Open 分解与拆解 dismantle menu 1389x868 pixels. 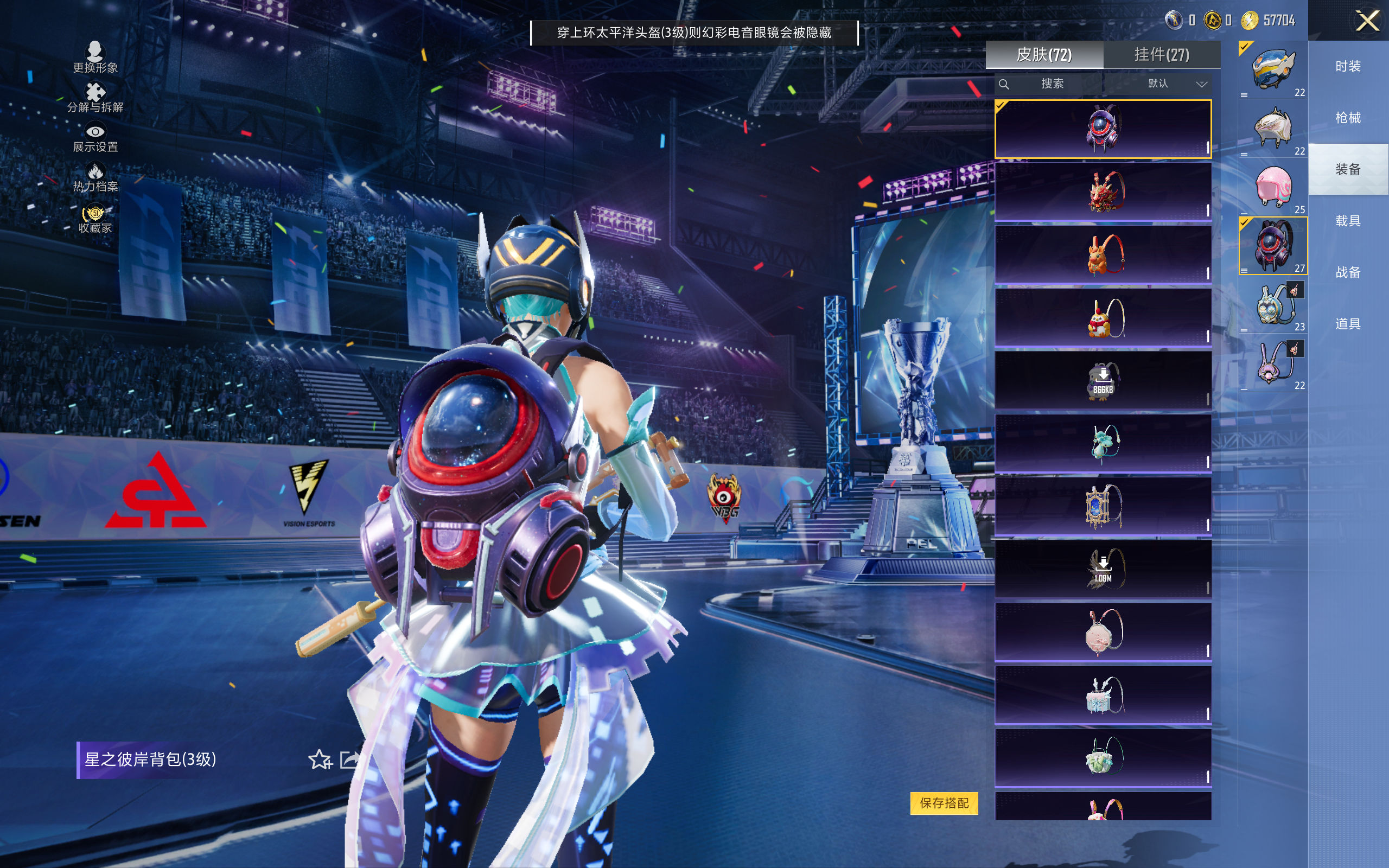click(x=95, y=98)
